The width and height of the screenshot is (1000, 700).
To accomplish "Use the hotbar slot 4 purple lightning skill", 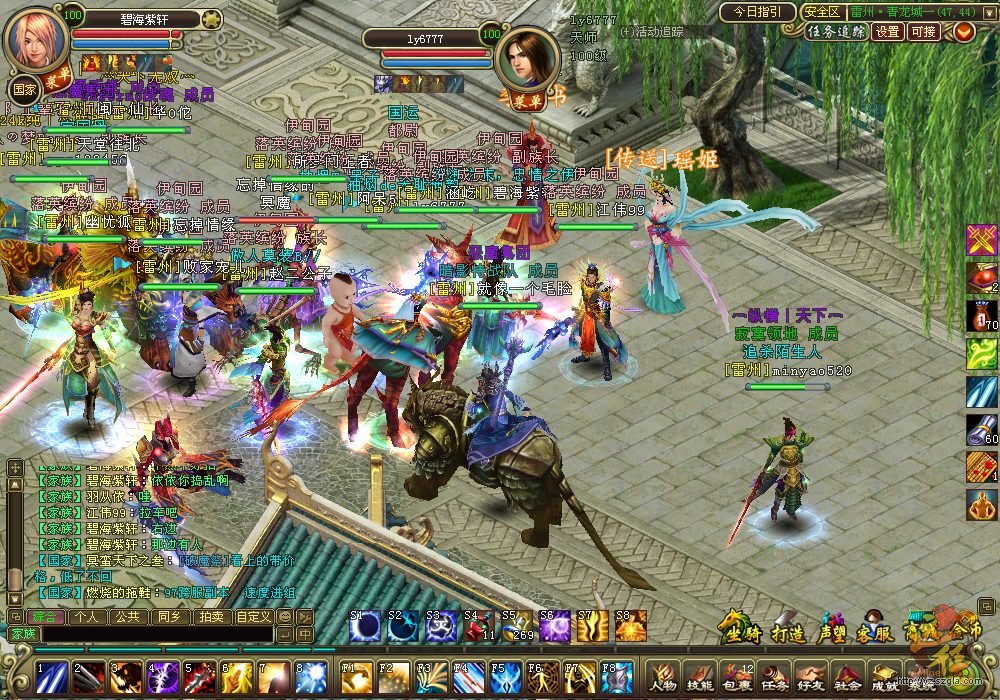I will (163, 677).
